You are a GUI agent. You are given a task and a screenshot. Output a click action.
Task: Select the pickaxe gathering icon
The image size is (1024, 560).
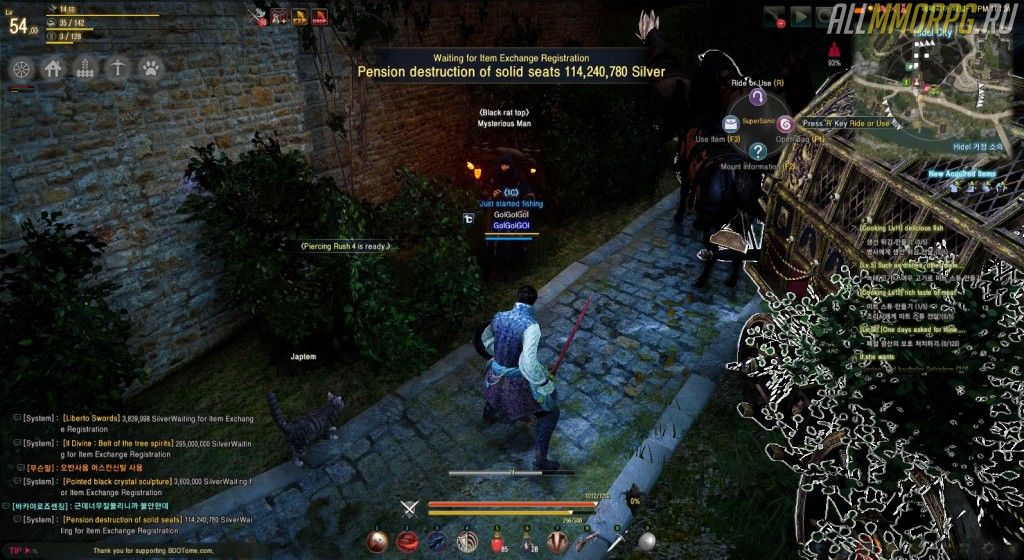pos(118,69)
